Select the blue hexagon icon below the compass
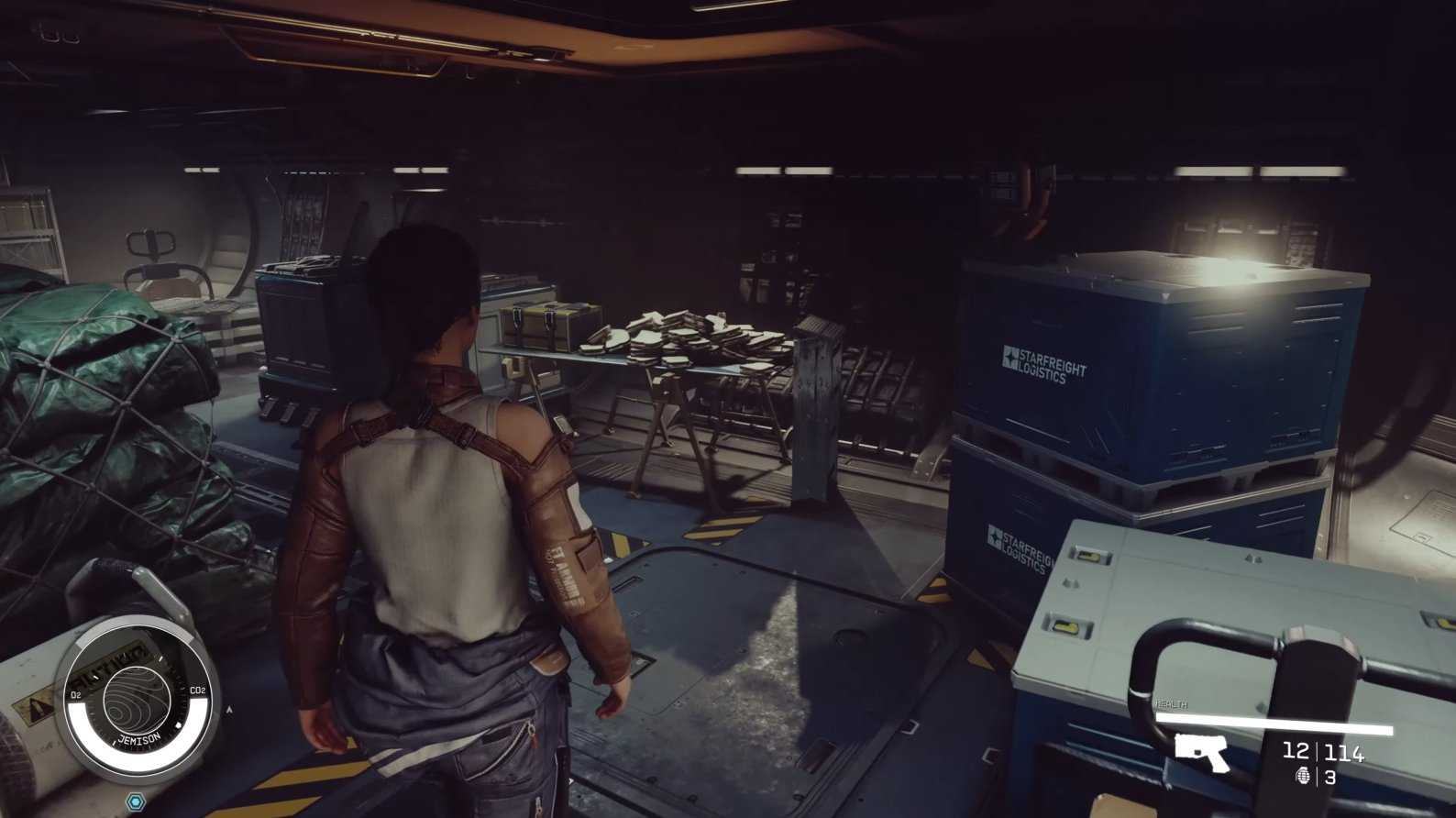 (137, 802)
